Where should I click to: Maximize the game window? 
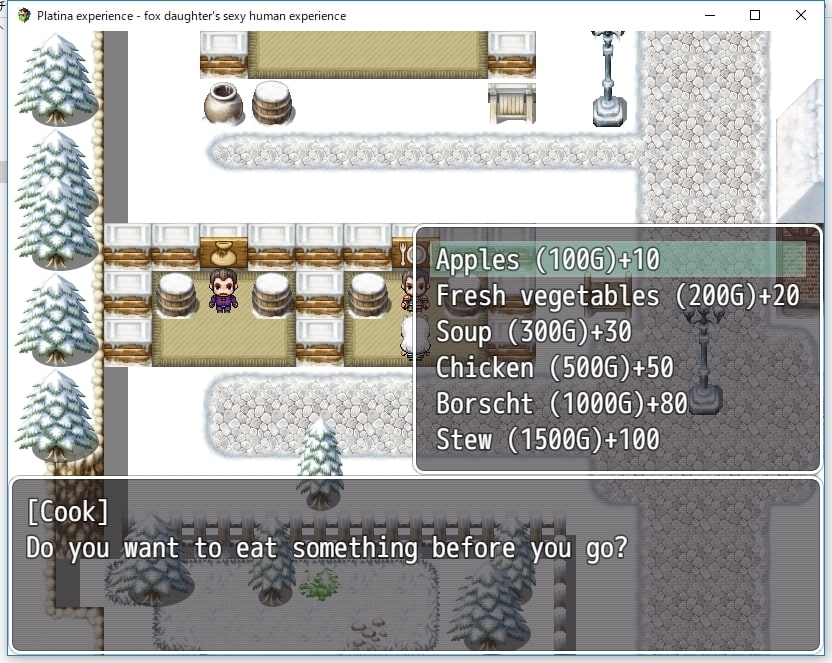(x=755, y=15)
